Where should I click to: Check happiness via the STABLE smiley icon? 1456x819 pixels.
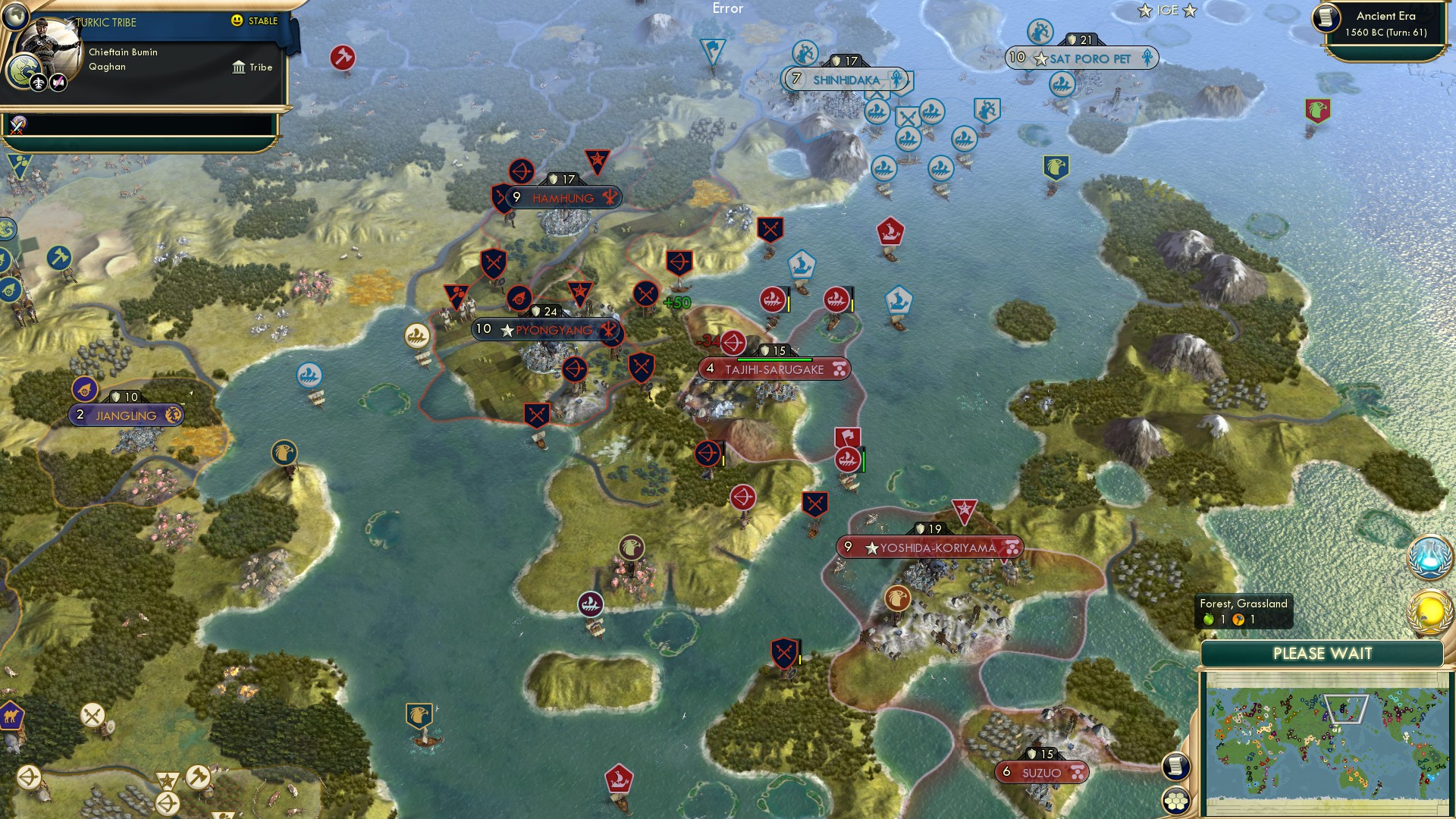pos(237,22)
